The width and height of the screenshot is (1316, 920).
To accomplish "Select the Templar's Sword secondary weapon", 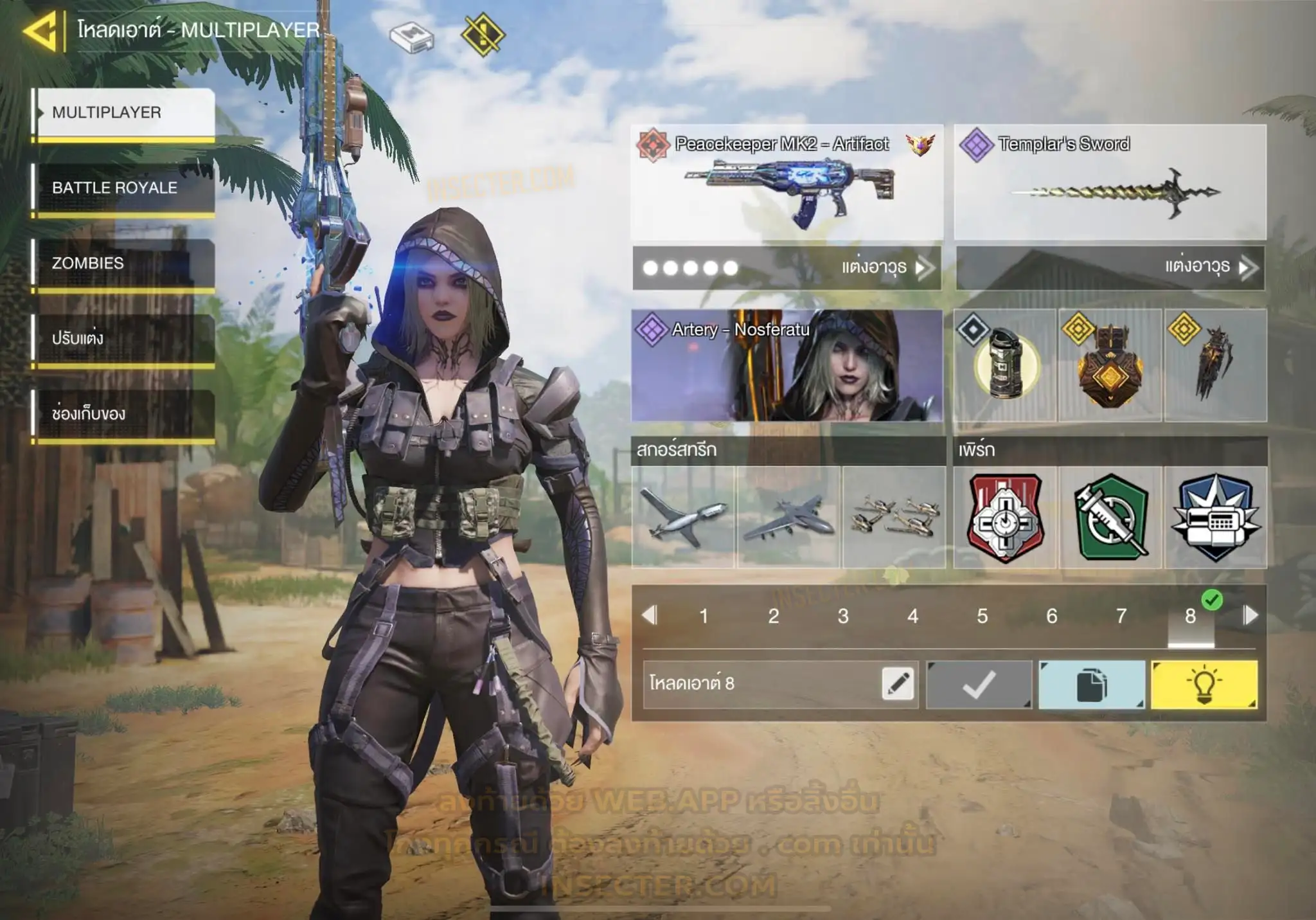I will click(x=1110, y=183).
